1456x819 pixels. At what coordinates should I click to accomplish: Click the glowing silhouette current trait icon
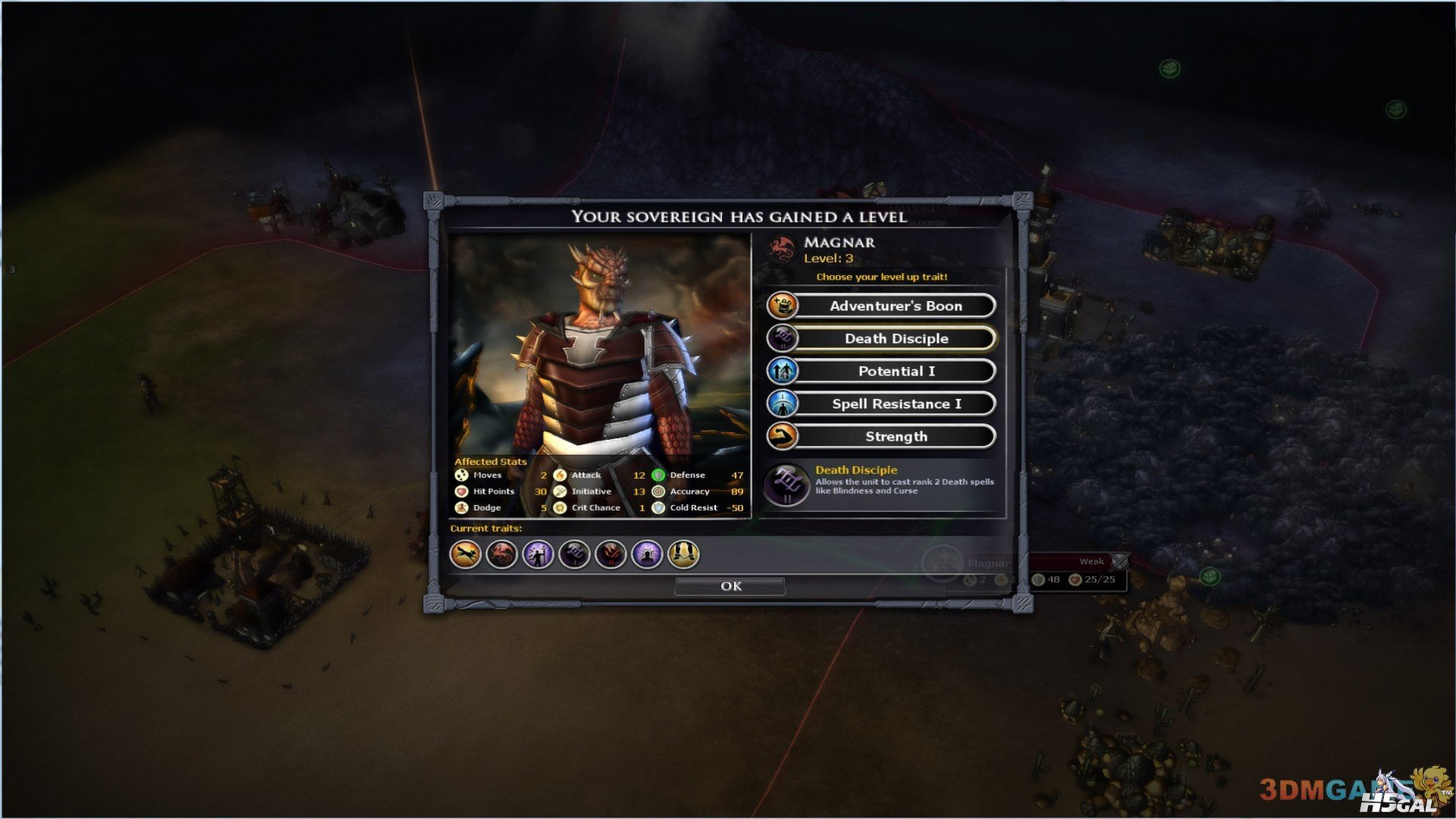(x=647, y=554)
